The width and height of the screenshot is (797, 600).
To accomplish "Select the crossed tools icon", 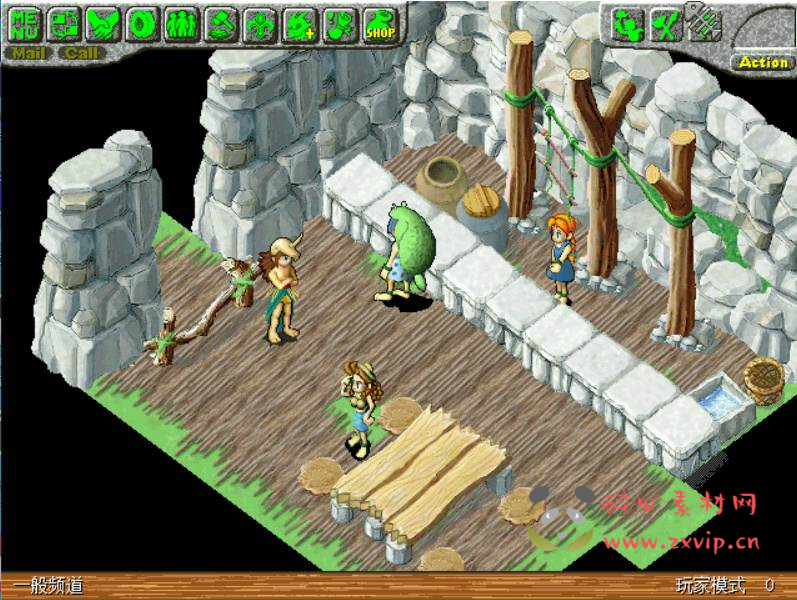I will (664, 24).
